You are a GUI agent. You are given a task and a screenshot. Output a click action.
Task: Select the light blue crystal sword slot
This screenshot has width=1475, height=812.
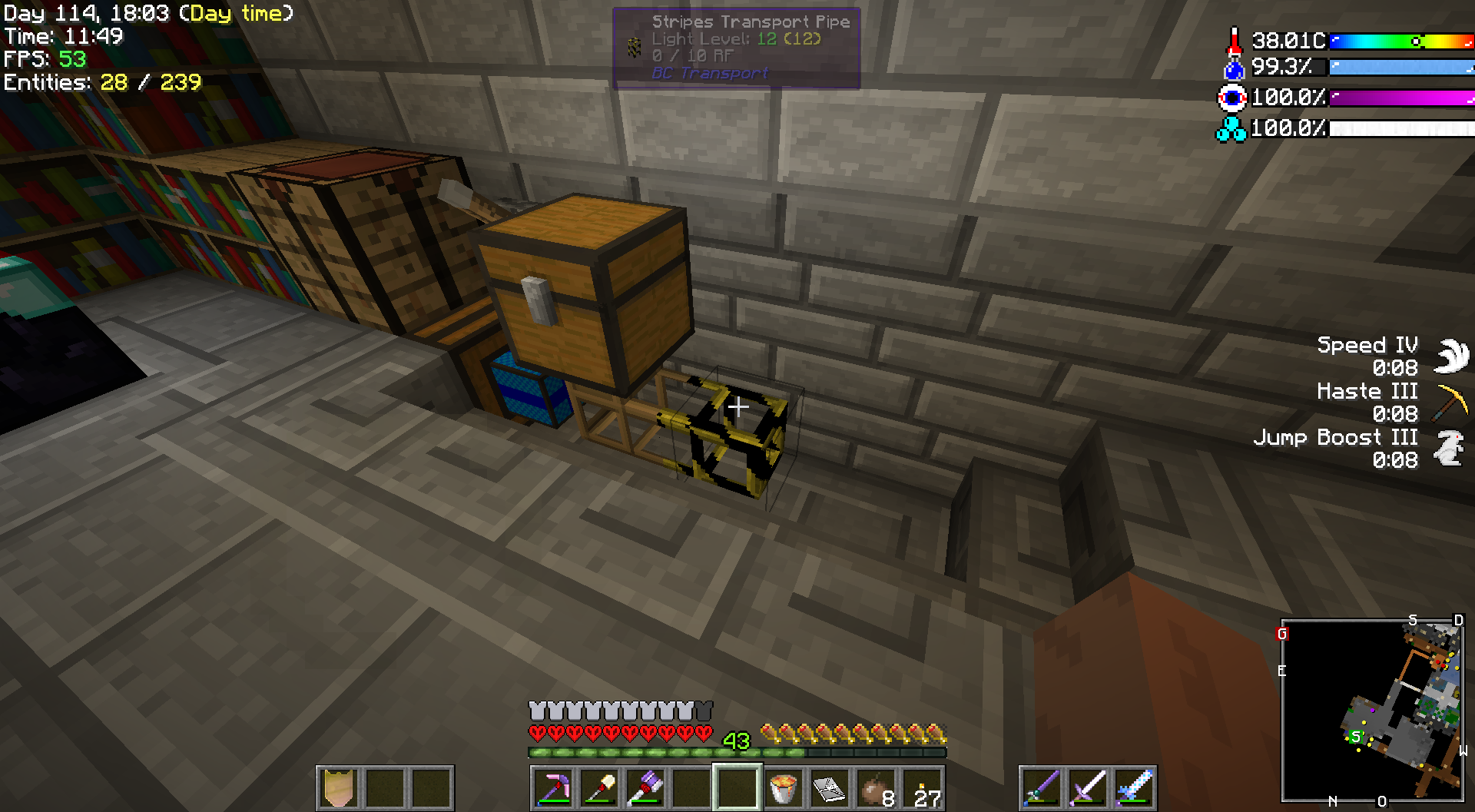(1134, 787)
